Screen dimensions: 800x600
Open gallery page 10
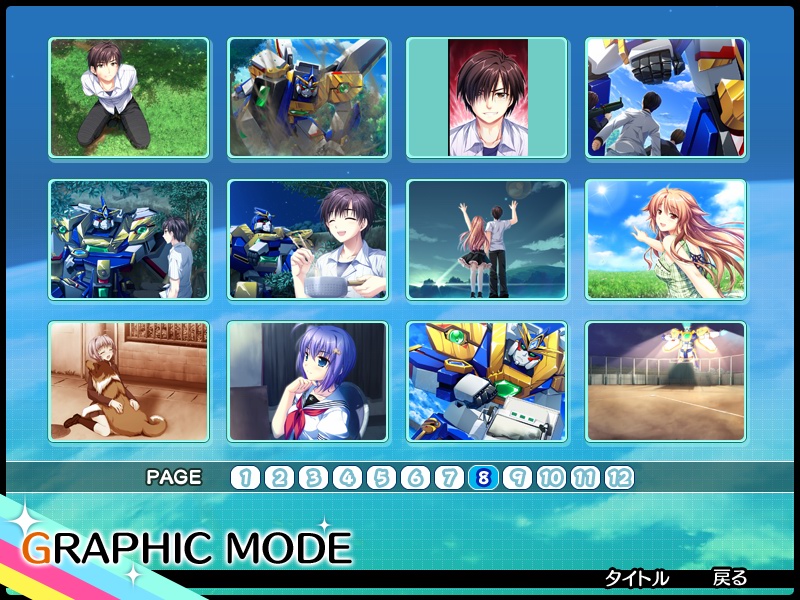click(x=551, y=478)
